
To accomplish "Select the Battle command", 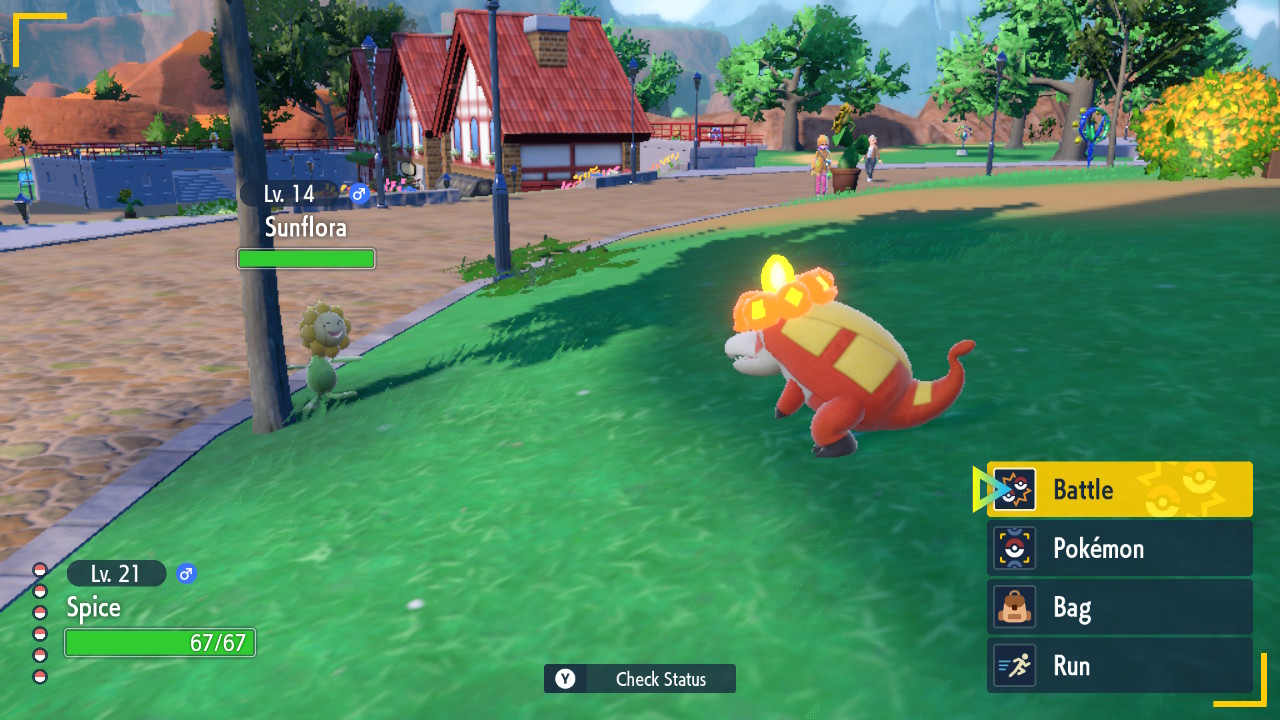I will click(1119, 489).
